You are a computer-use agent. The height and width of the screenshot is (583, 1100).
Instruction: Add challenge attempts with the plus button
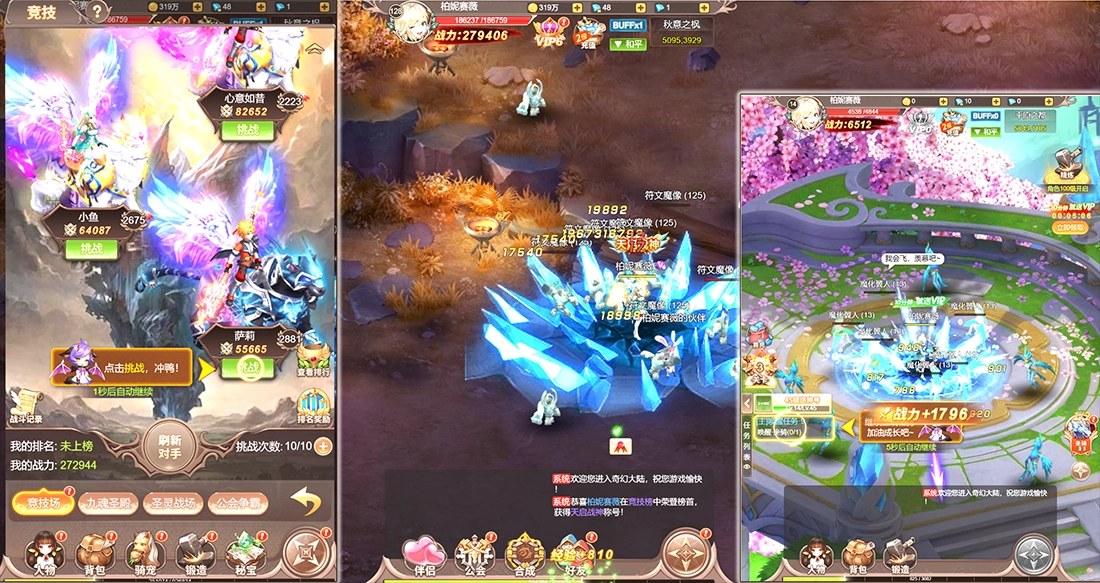323,446
